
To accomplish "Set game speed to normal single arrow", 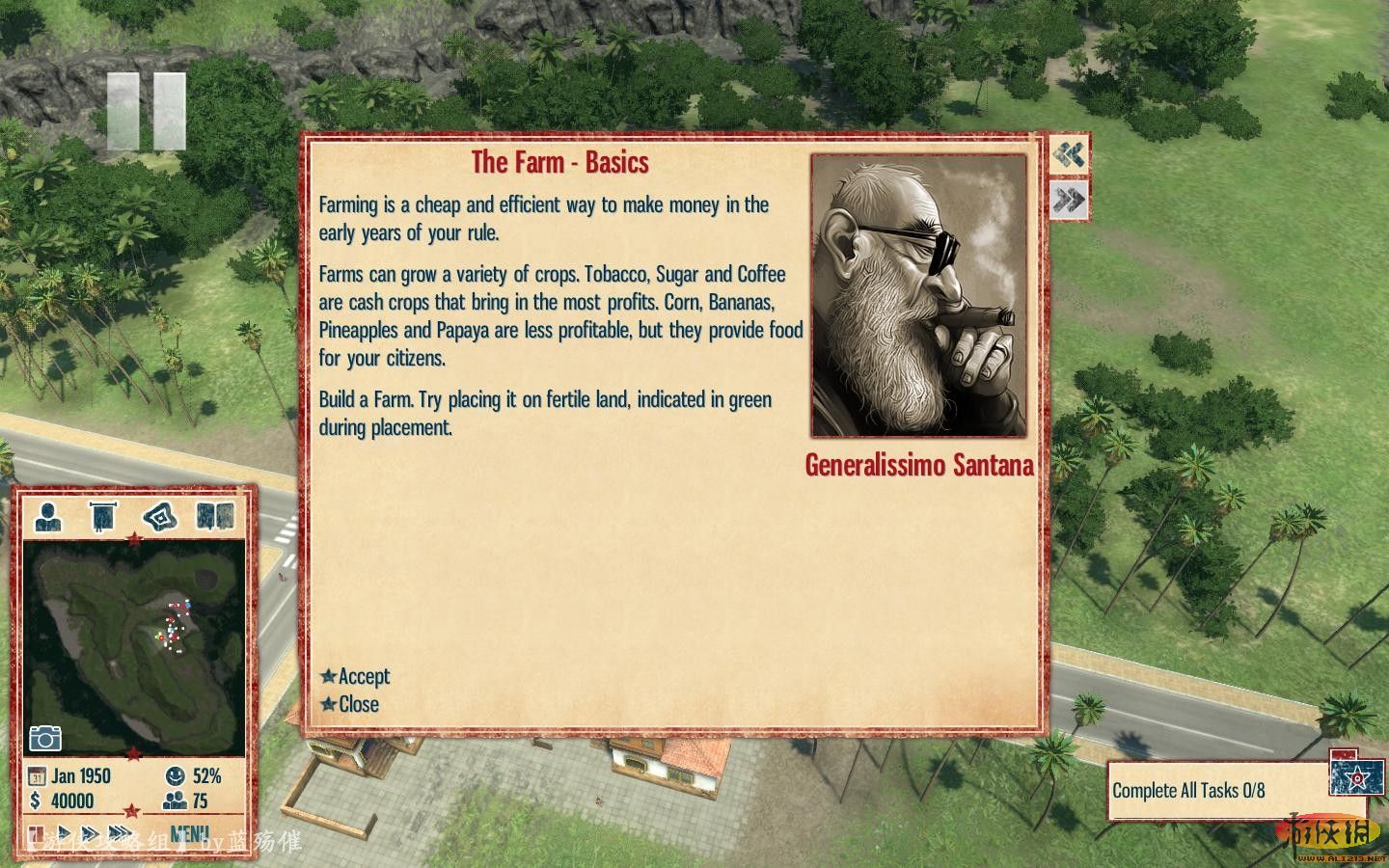I will click(x=65, y=833).
